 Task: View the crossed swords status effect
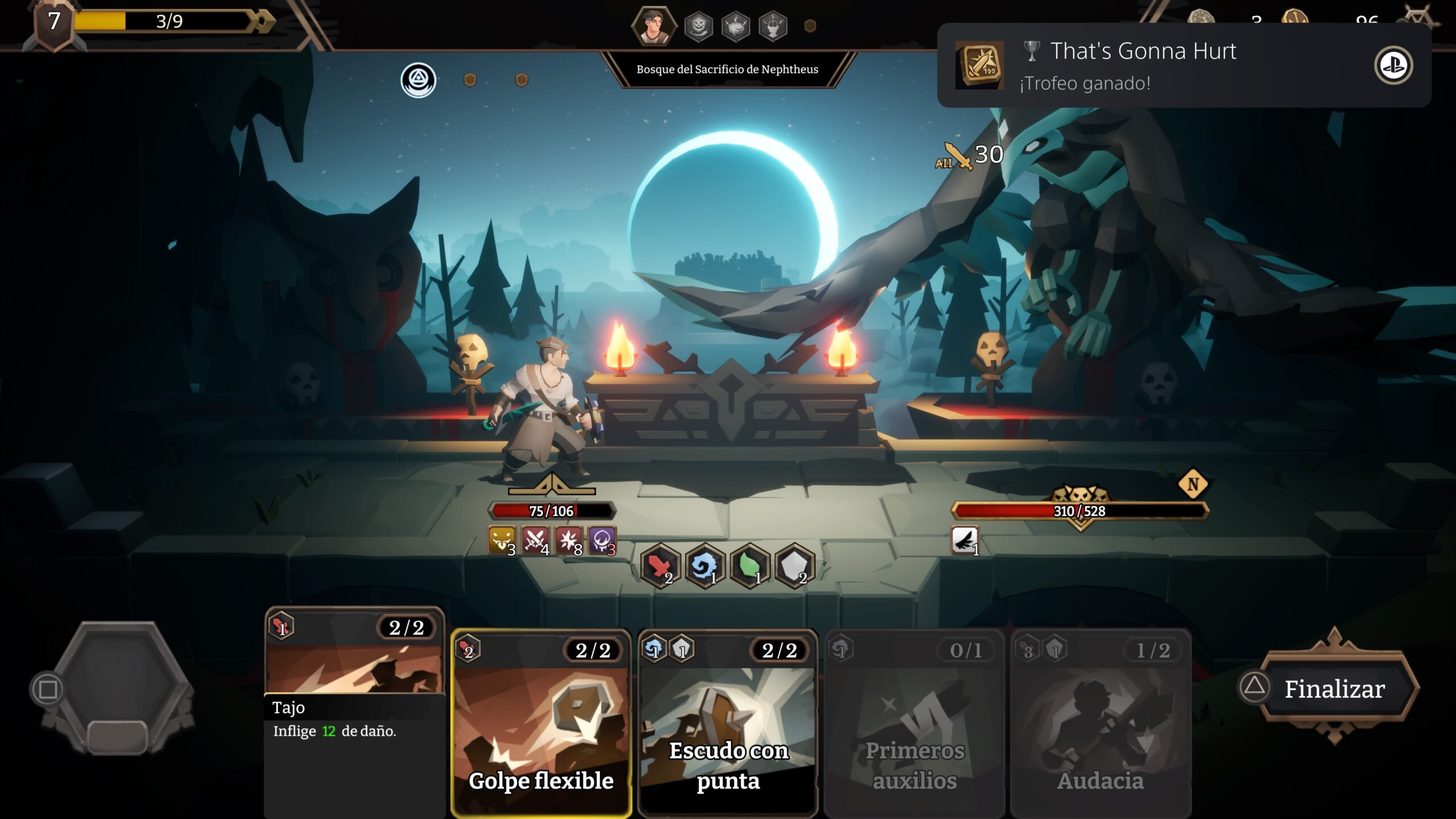(535, 540)
